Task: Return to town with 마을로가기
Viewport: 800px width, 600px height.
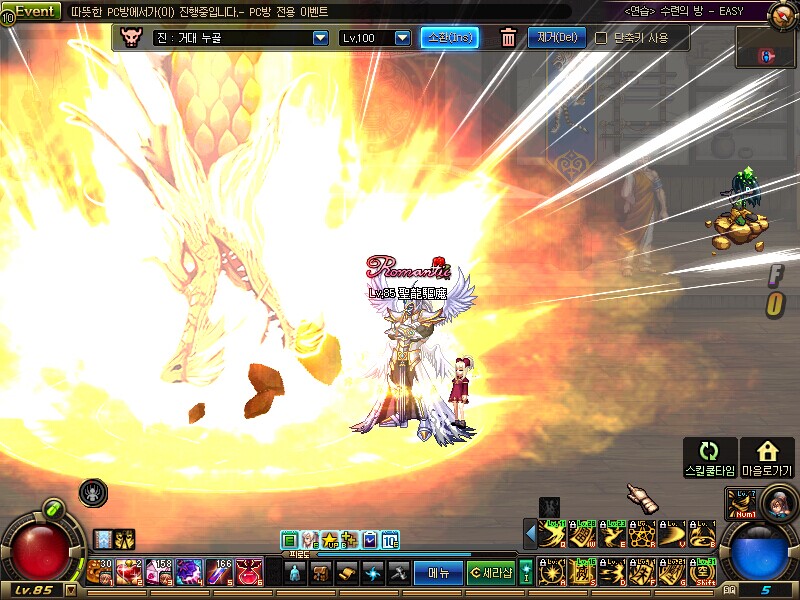Action: 767,457
